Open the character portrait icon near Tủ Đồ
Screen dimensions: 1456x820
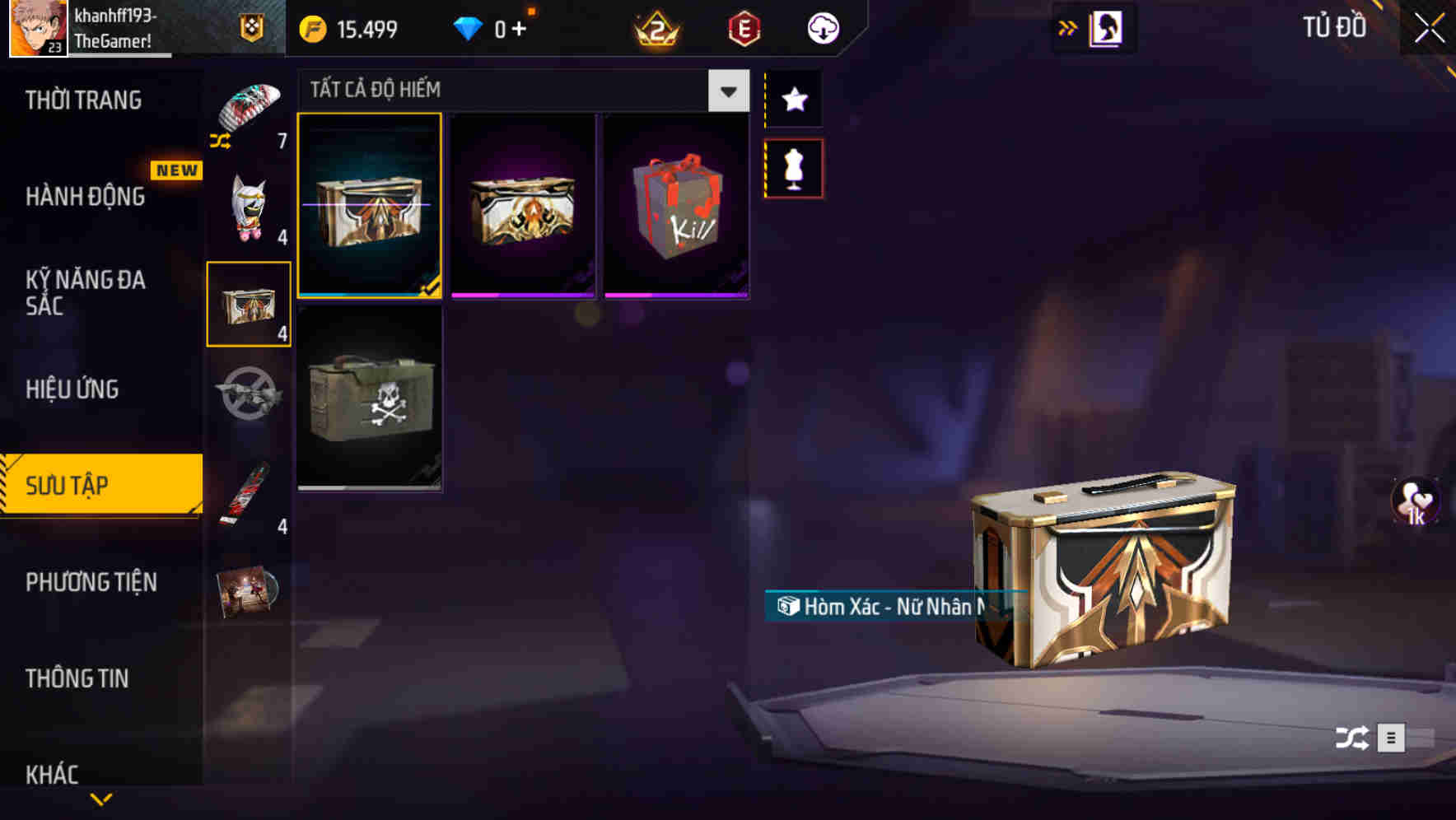[x=1104, y=27]
